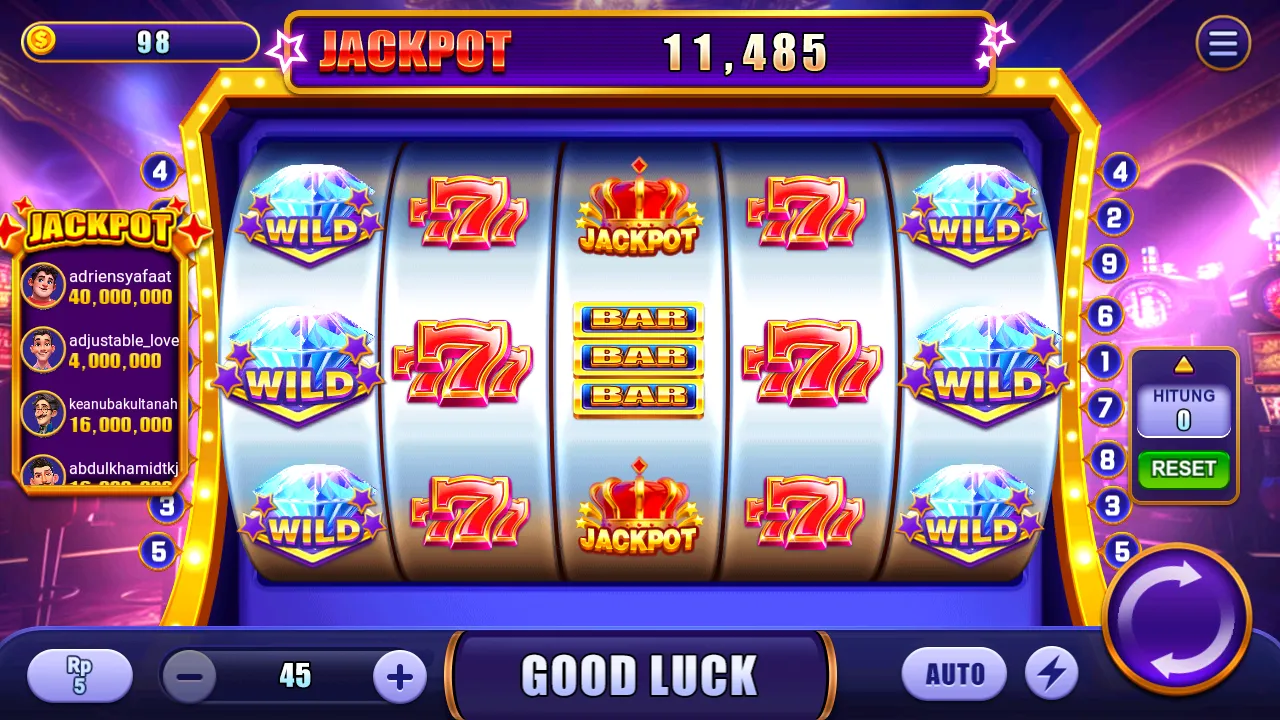Screen dimensions: 1280x720
Task: Toggle payline number 1 on the right side
Action: pyautogui.click(x=1106, y=362)
